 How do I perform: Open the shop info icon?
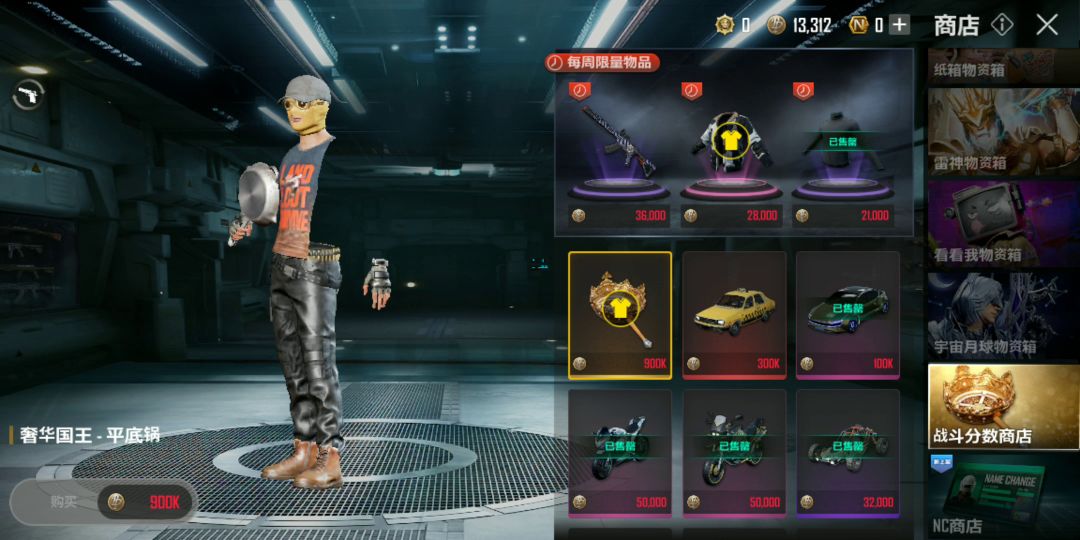pyautogui.click(x=1002, y=25)
